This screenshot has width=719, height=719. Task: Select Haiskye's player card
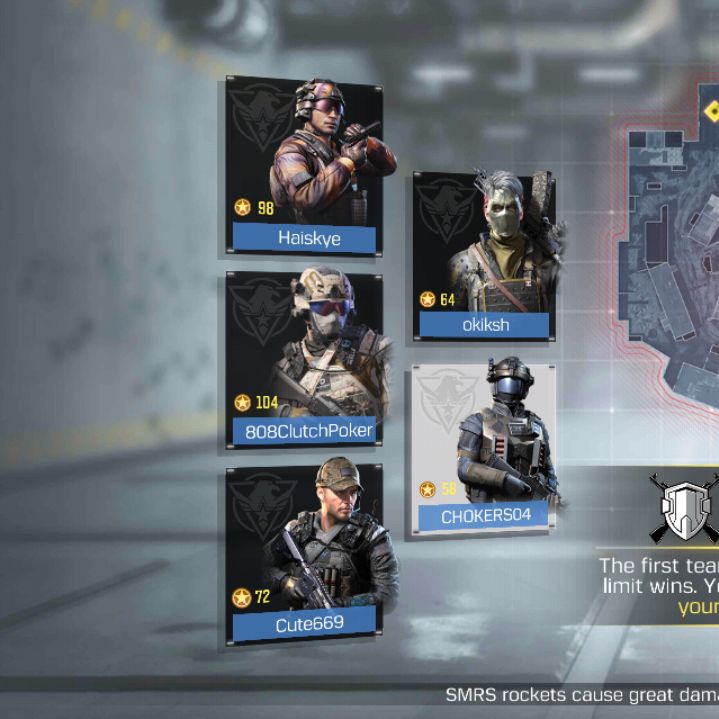tap(303, 166)
